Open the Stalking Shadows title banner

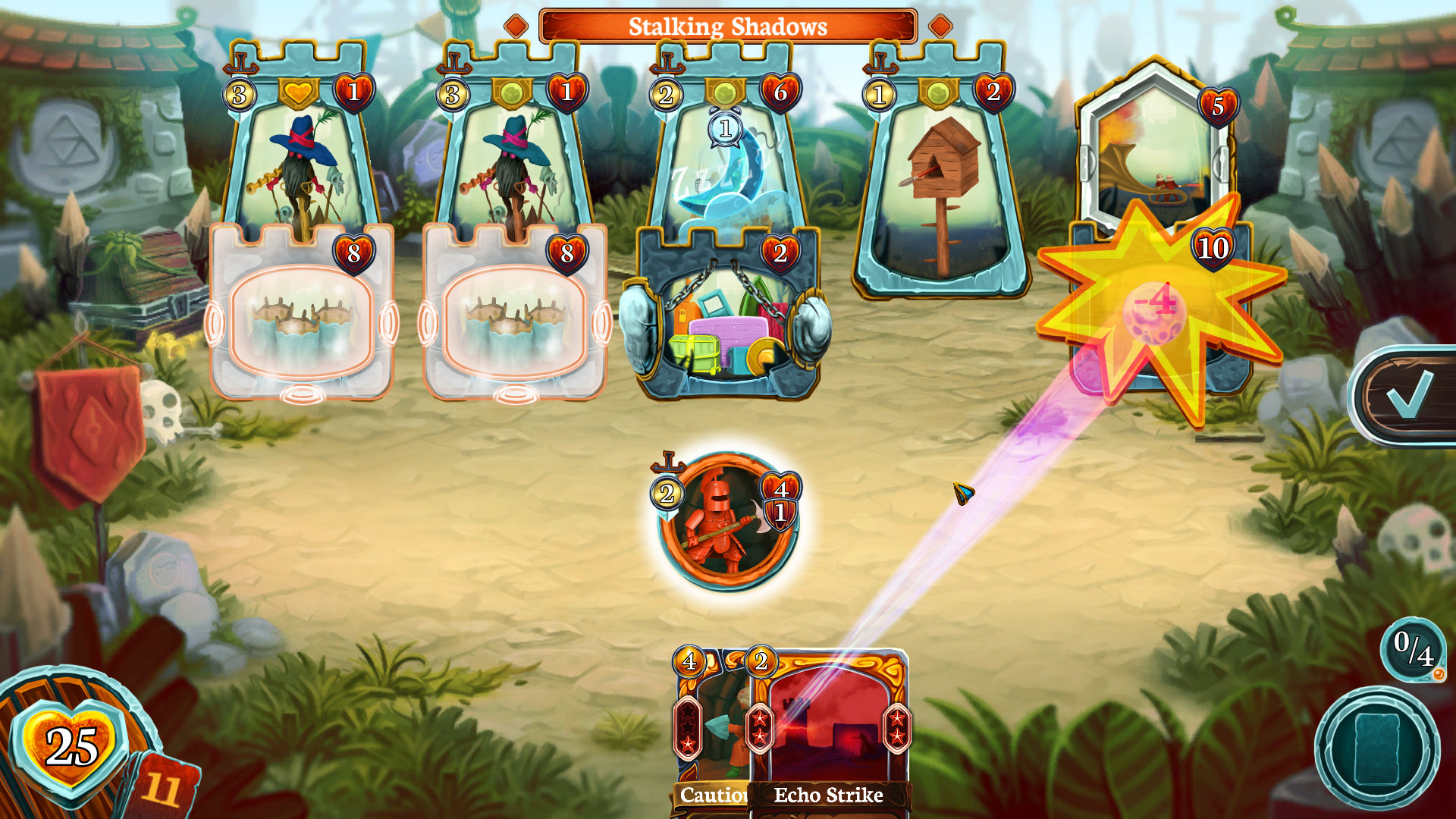pos(726,27)
